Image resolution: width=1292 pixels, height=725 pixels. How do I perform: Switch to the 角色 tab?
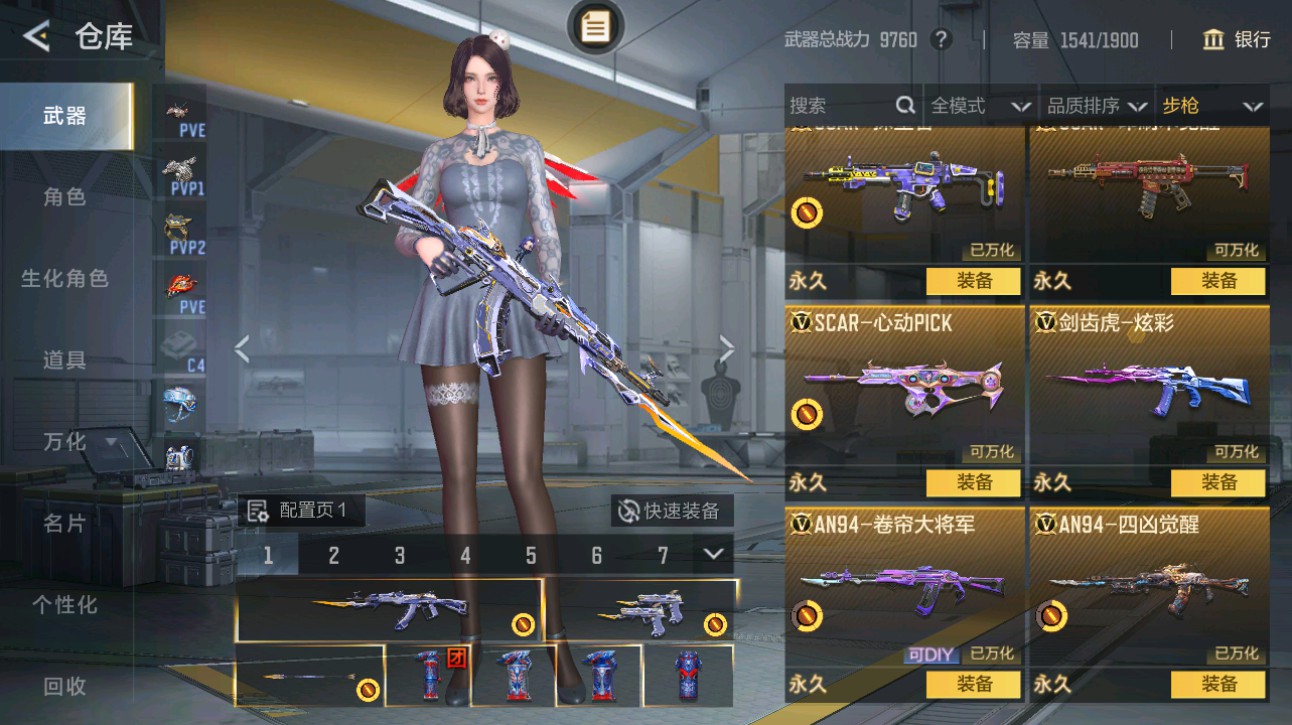click(65, 197)
